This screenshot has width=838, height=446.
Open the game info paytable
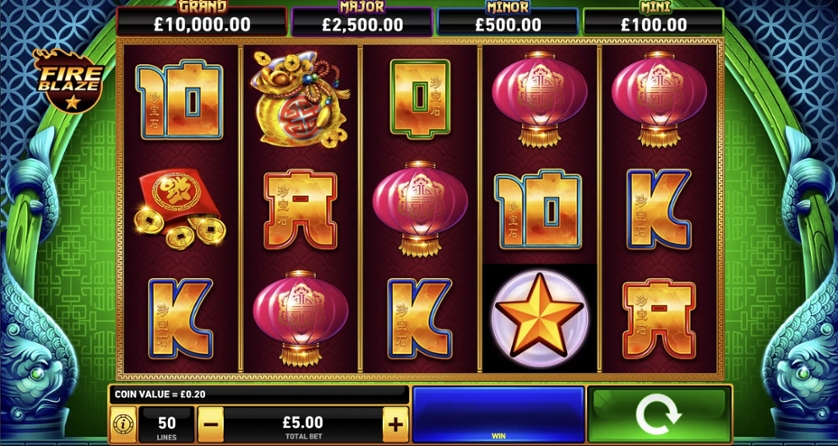click(x=122, y=424)
